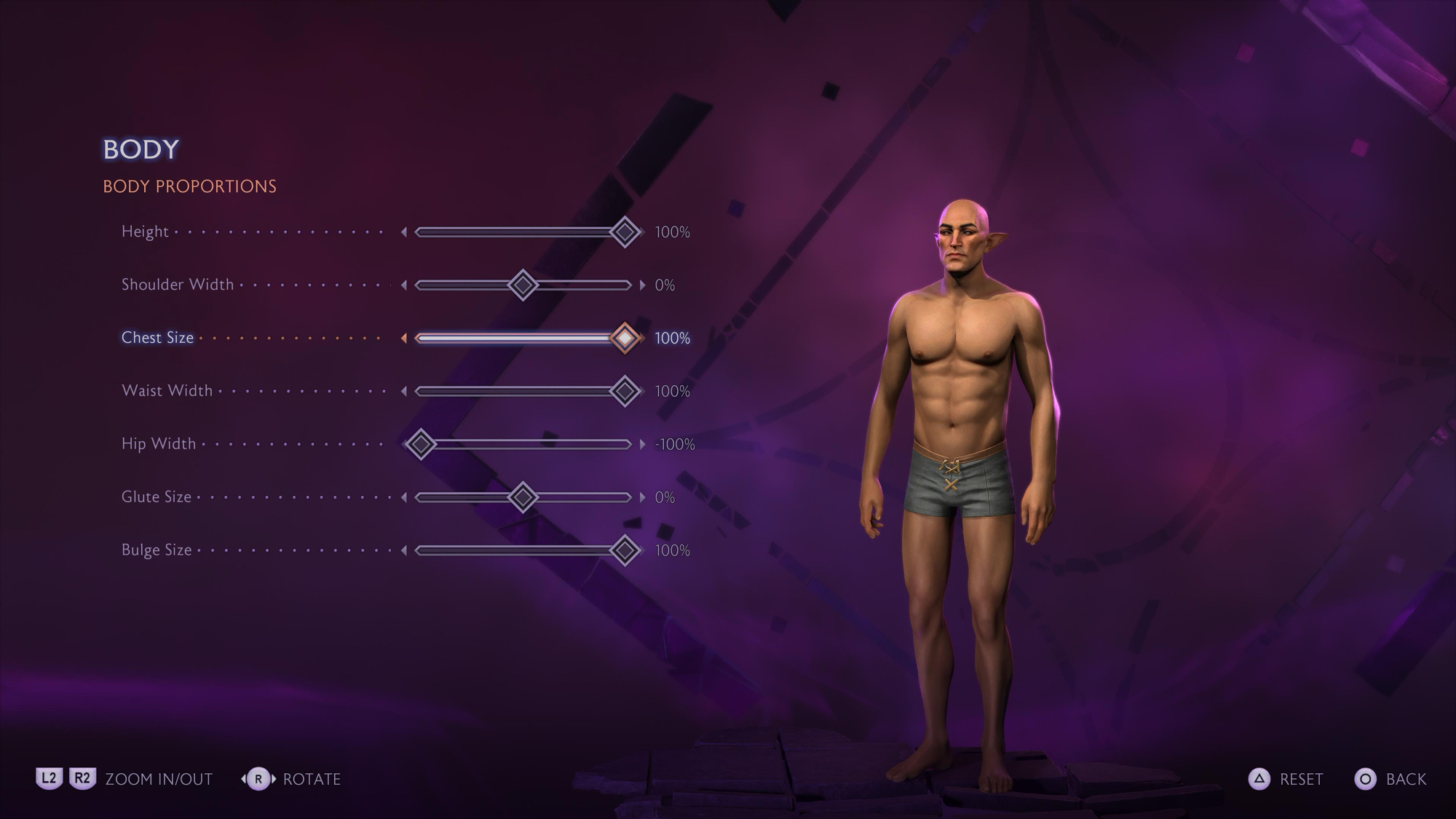The image size is (1456, 819).
Task: Lower Shoulder Width using the left arrow
Action: (404, 285)
